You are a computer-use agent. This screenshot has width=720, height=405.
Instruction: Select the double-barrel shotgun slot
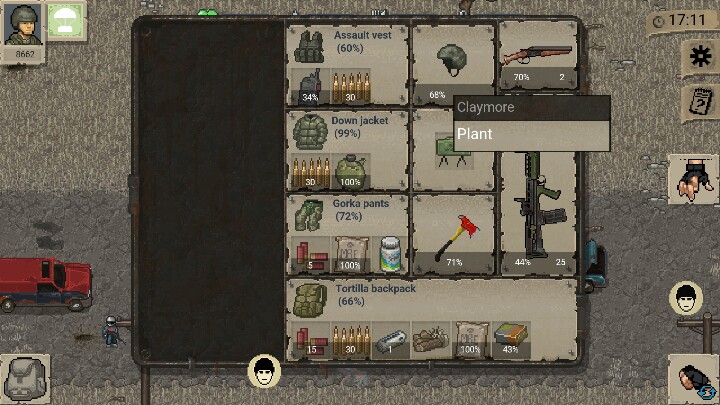[538, 56]
